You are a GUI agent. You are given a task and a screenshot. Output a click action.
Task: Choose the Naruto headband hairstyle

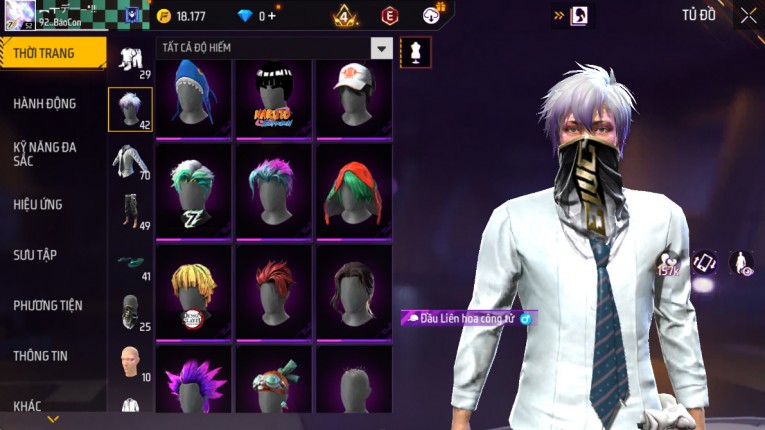[274, 98]
